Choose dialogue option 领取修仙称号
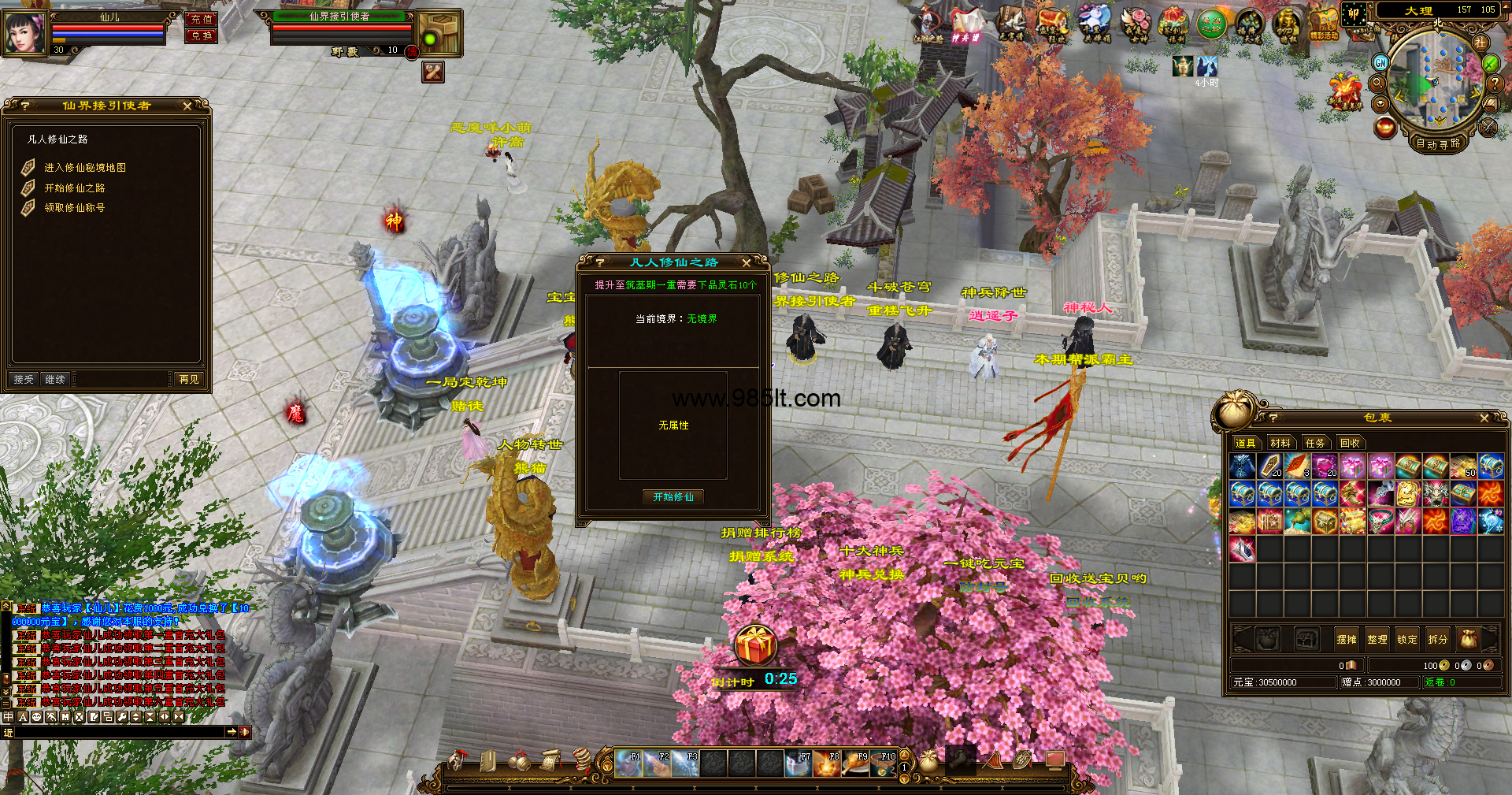This screenshot has width=1512, height=795. (74, 208)
